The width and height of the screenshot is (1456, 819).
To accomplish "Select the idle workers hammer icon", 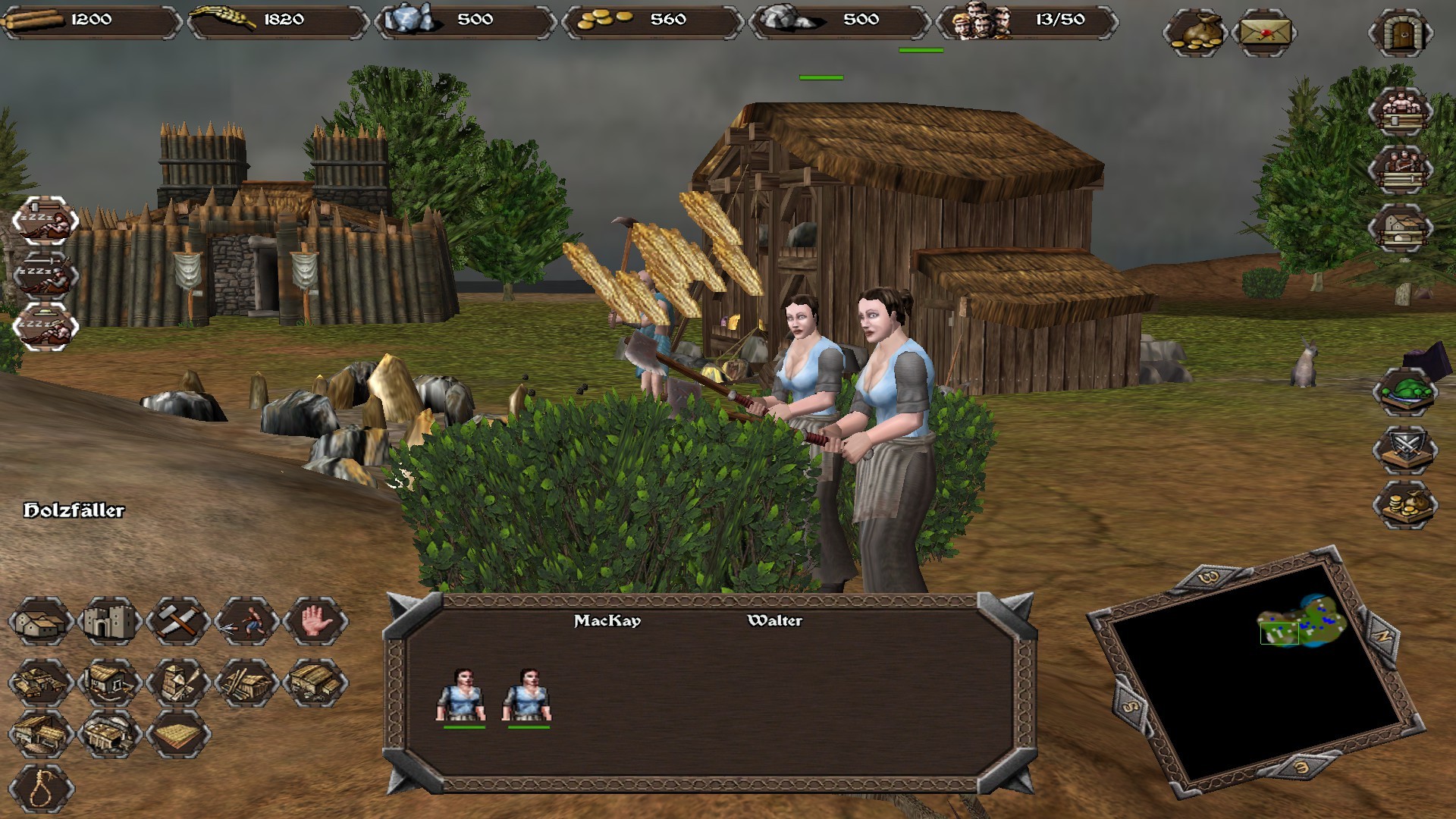I will pos(45,220).
